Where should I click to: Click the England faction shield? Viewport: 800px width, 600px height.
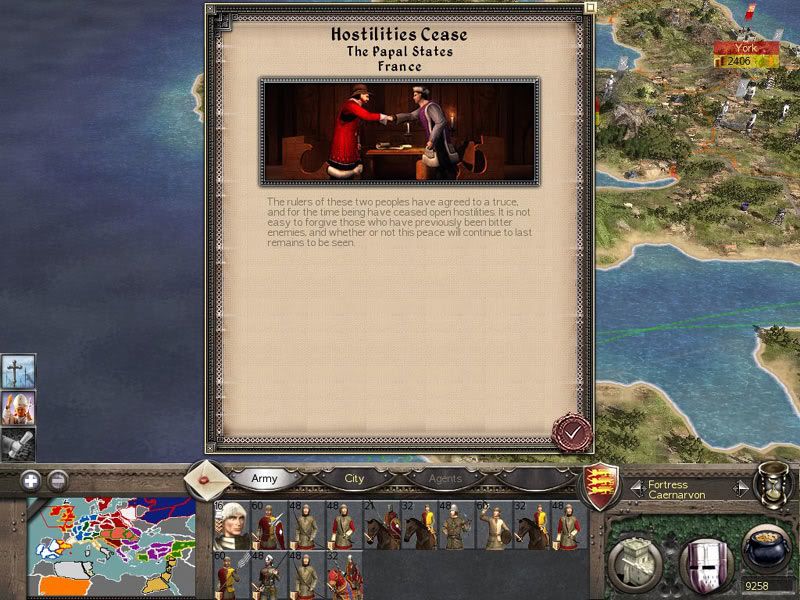coord(601,485)
